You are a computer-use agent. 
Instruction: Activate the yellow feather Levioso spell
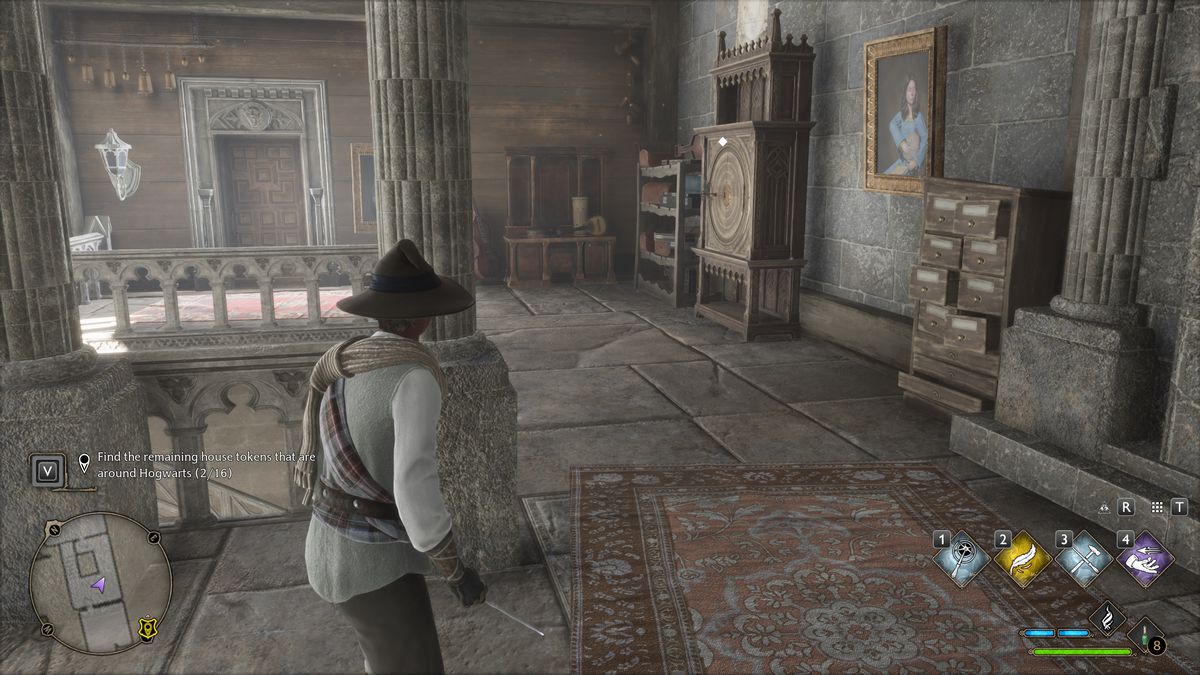tap(1023, 558)
